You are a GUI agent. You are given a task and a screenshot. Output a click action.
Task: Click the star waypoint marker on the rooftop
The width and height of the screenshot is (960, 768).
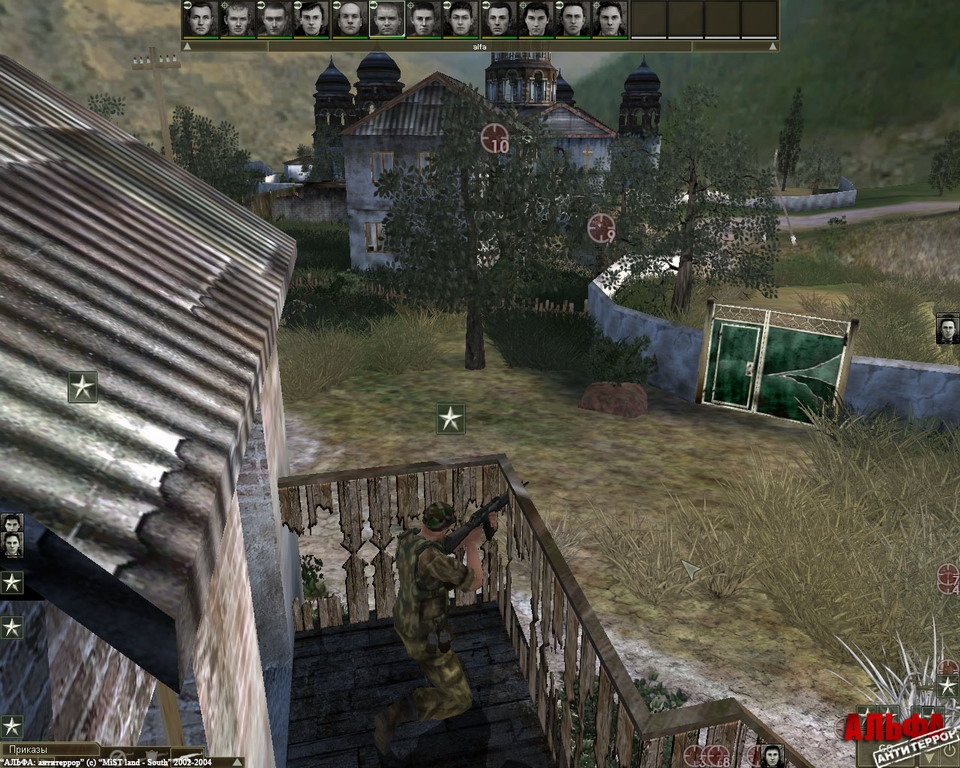pyautogui.click(x=82, y=386)
